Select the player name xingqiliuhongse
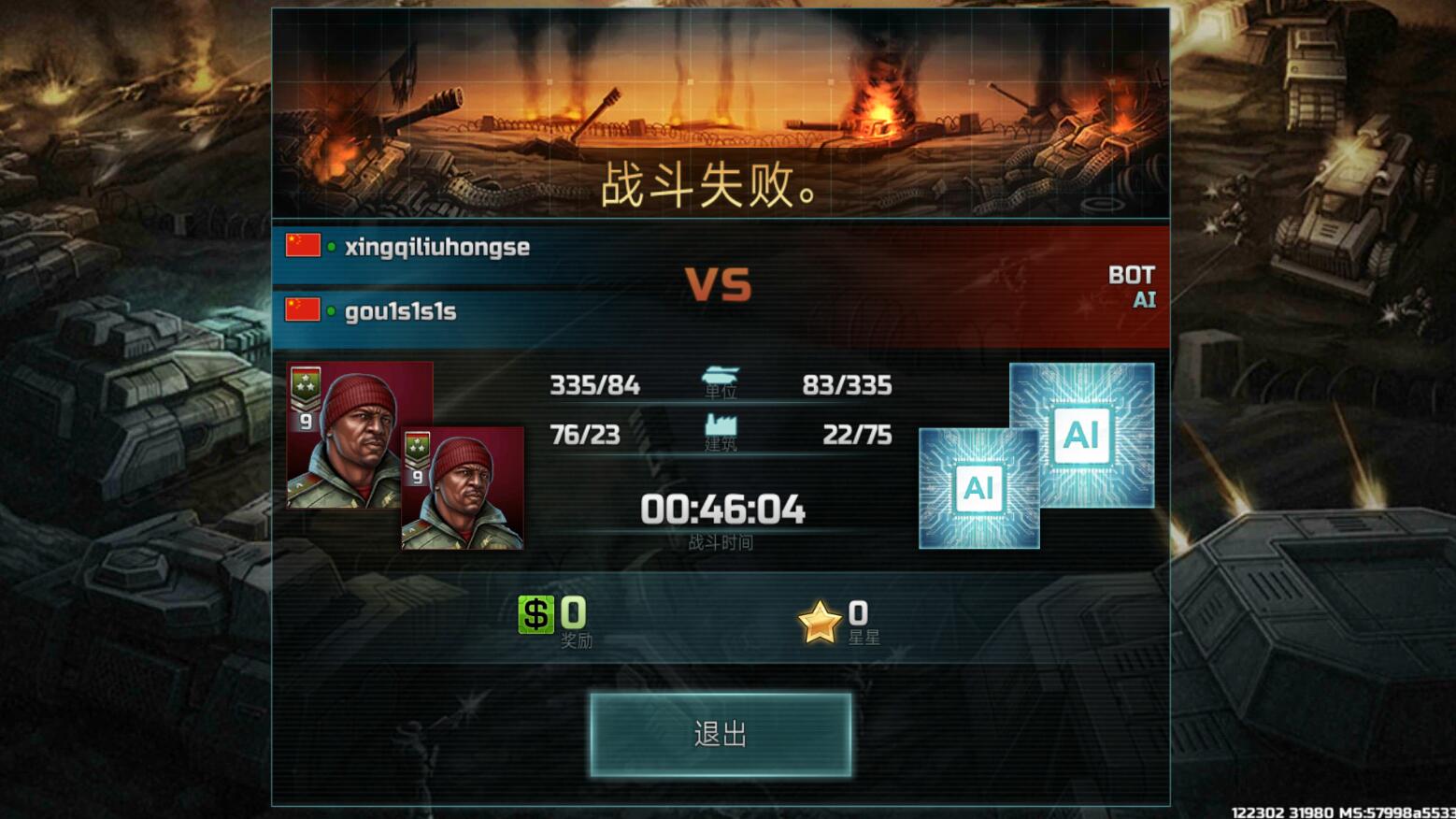The width and height of the screenshot is (1456, 819). click(435, 245)
